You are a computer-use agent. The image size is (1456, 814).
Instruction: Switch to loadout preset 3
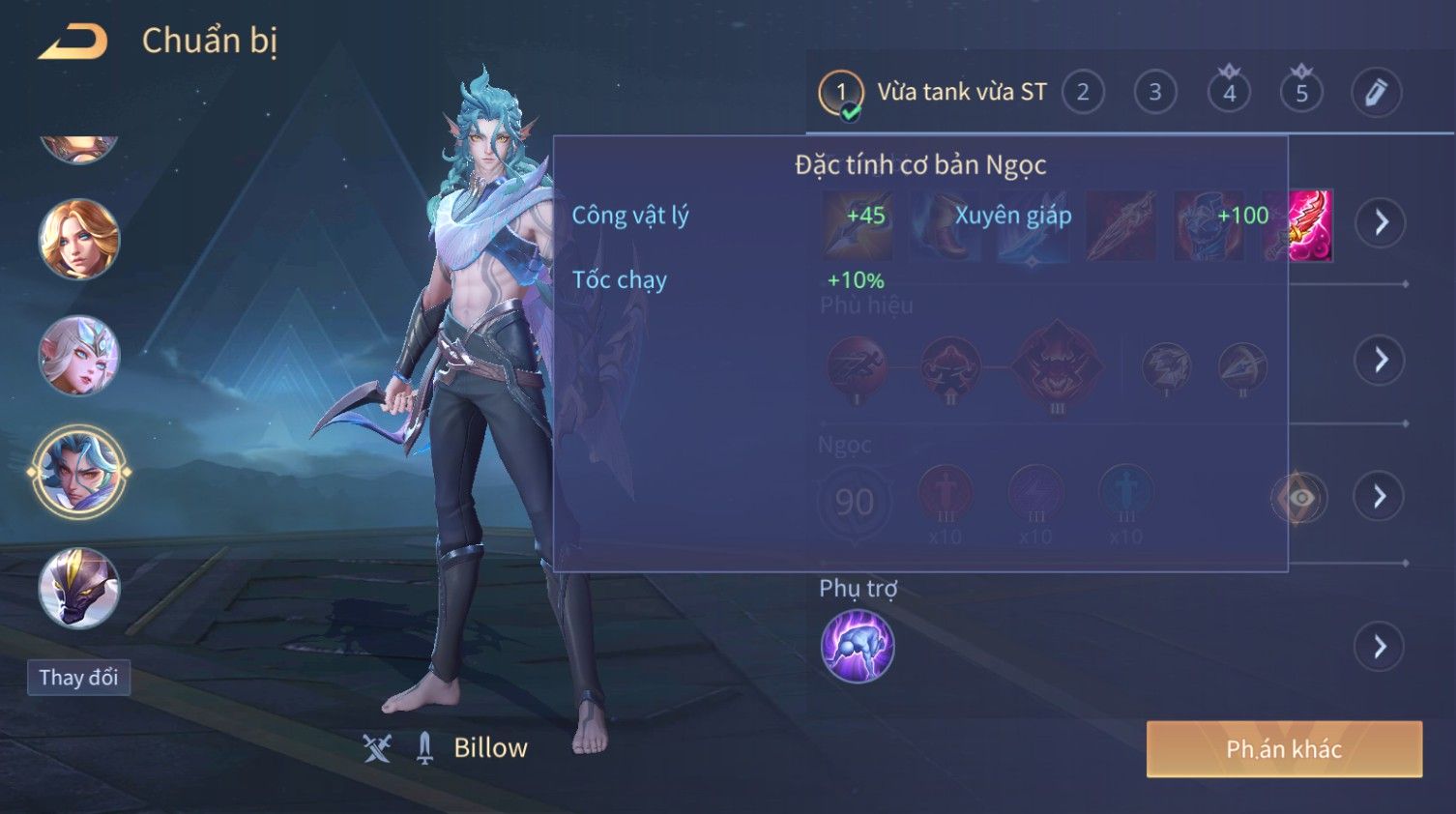pos(1154,93)
